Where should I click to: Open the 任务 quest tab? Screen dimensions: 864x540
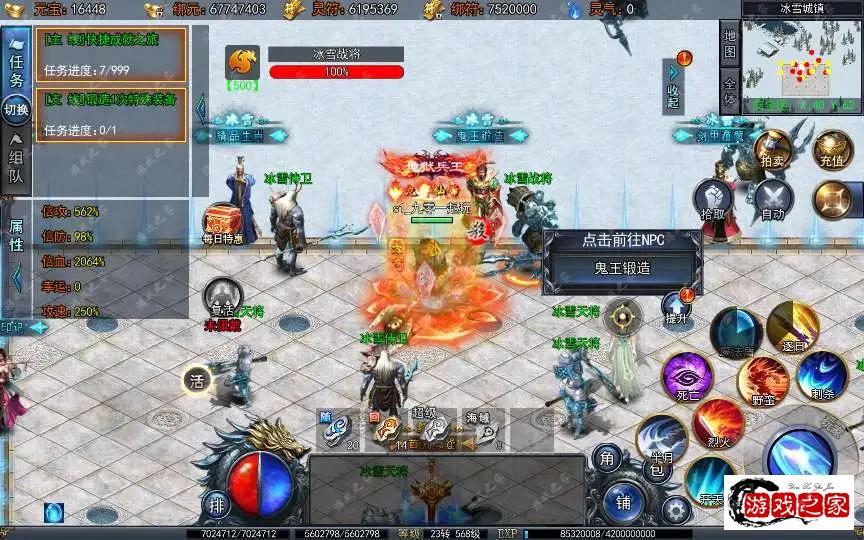pyautogui.click(x=16, y=65)
